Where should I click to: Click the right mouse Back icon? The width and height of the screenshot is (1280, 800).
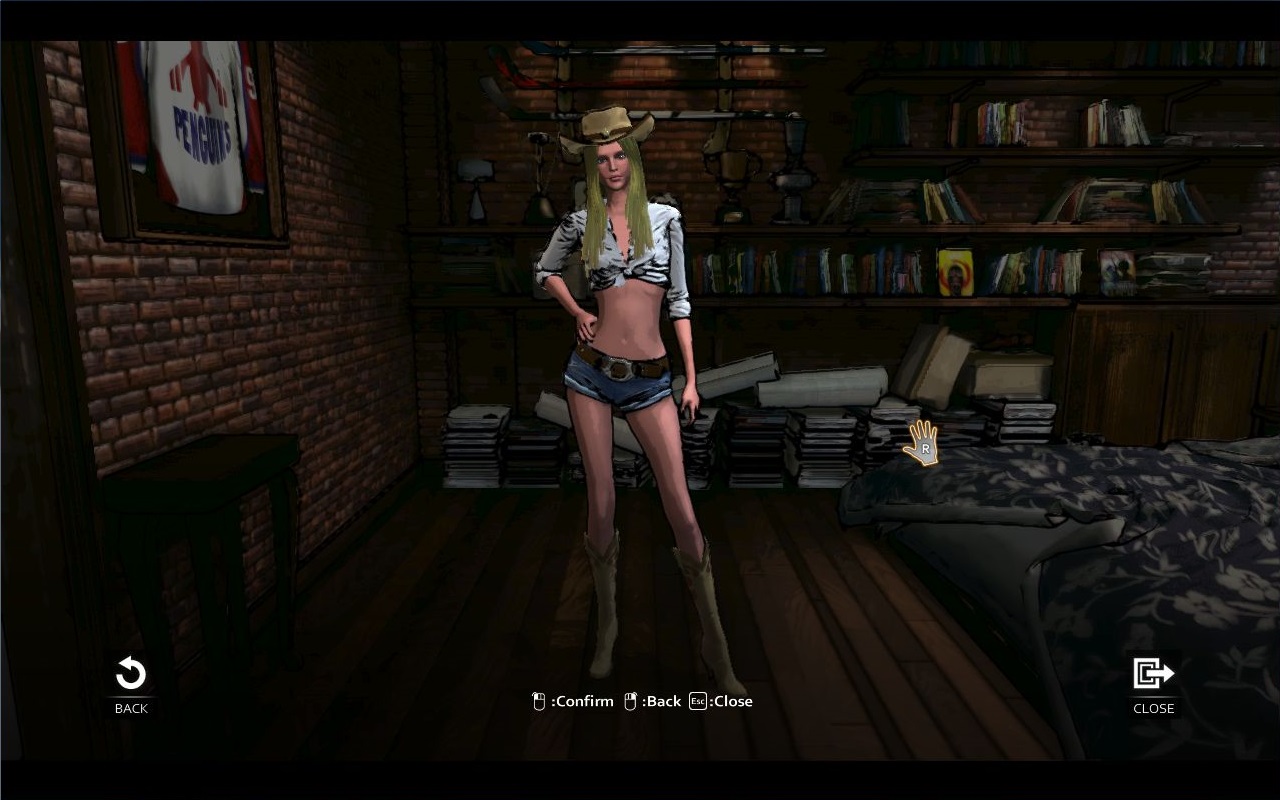(x=630, y=701)
